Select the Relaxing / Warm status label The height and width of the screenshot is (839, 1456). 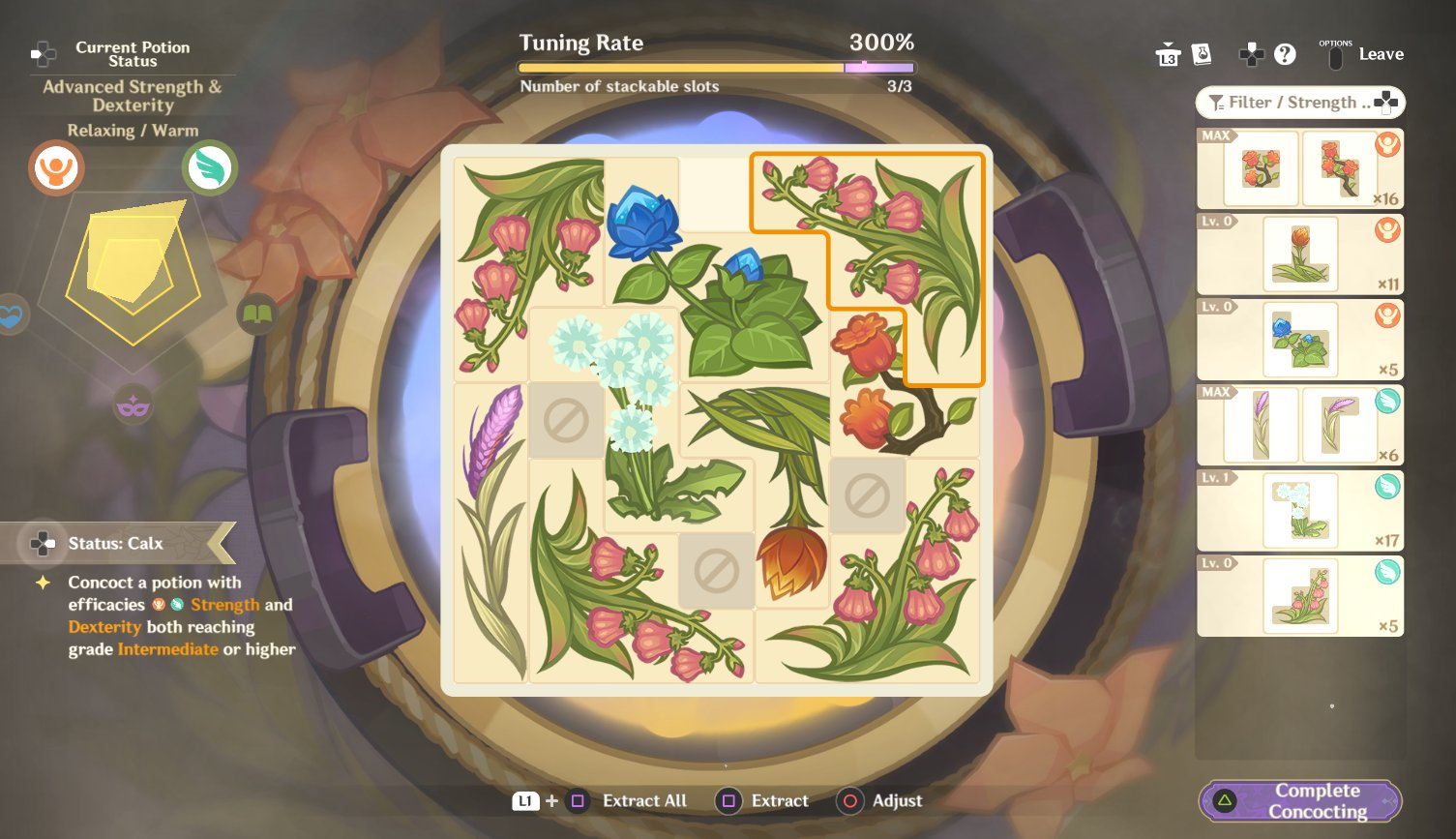click(132, 131)
